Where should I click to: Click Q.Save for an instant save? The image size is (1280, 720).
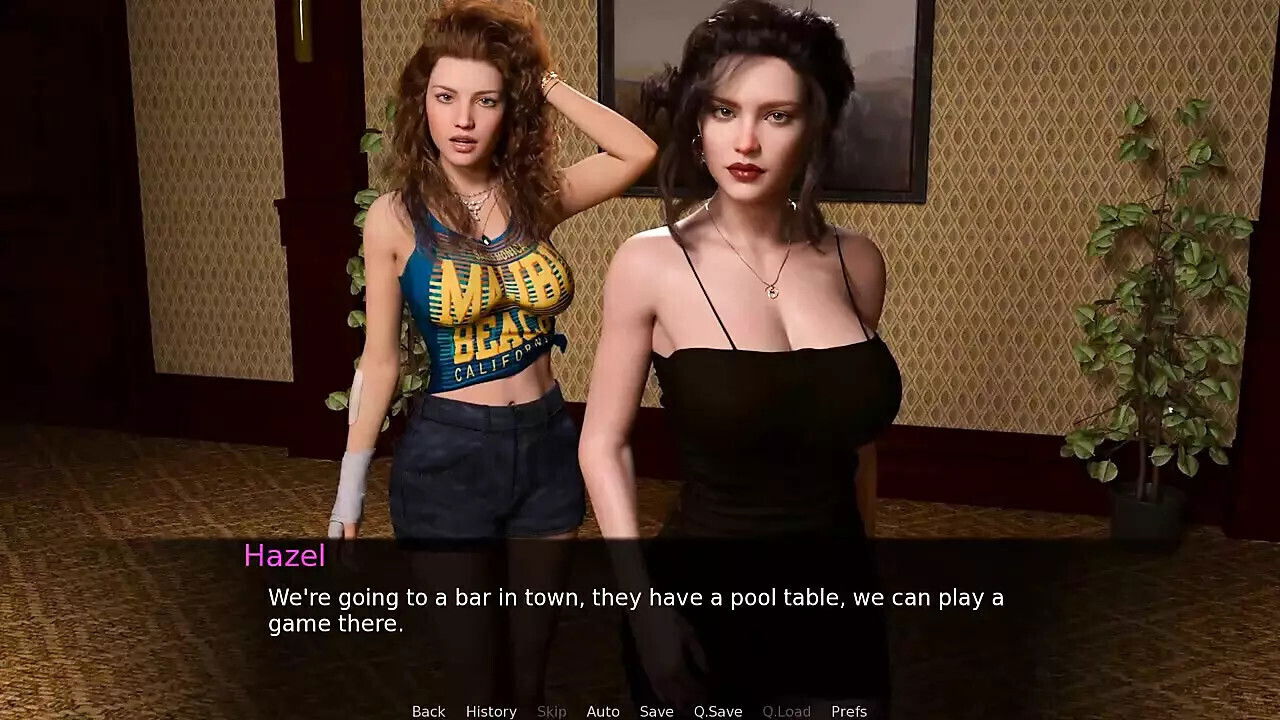(718, 711)
